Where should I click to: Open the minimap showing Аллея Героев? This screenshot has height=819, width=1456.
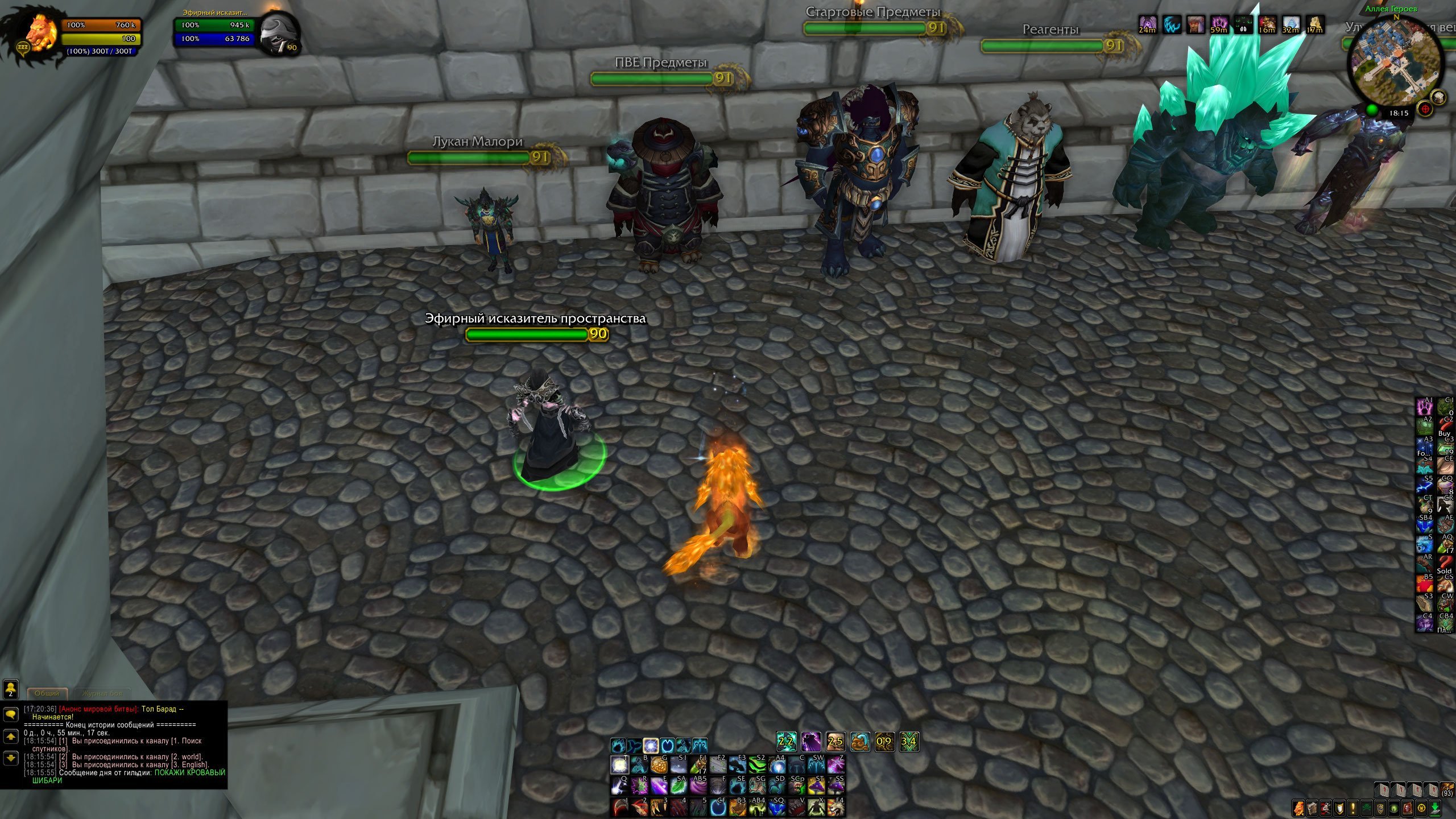pos(1395,63)
